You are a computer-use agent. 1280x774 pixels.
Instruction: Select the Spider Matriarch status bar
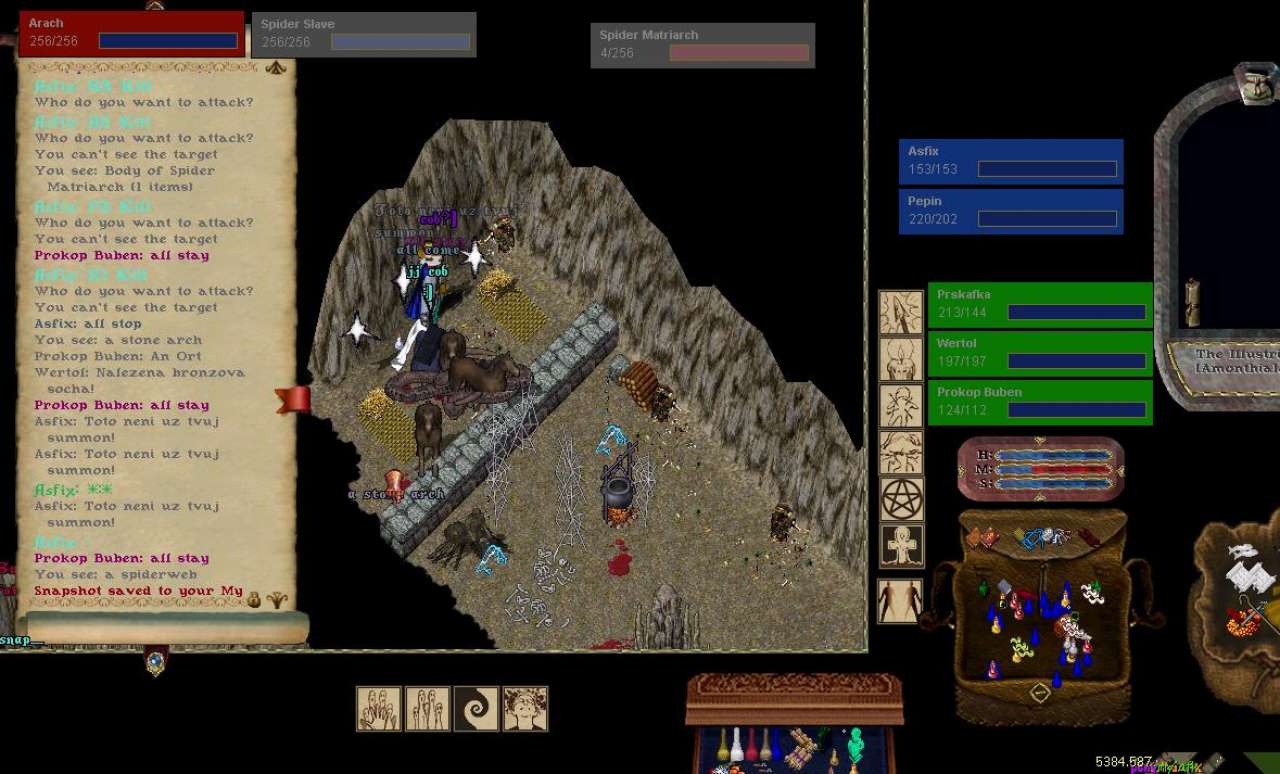point(702,45)
